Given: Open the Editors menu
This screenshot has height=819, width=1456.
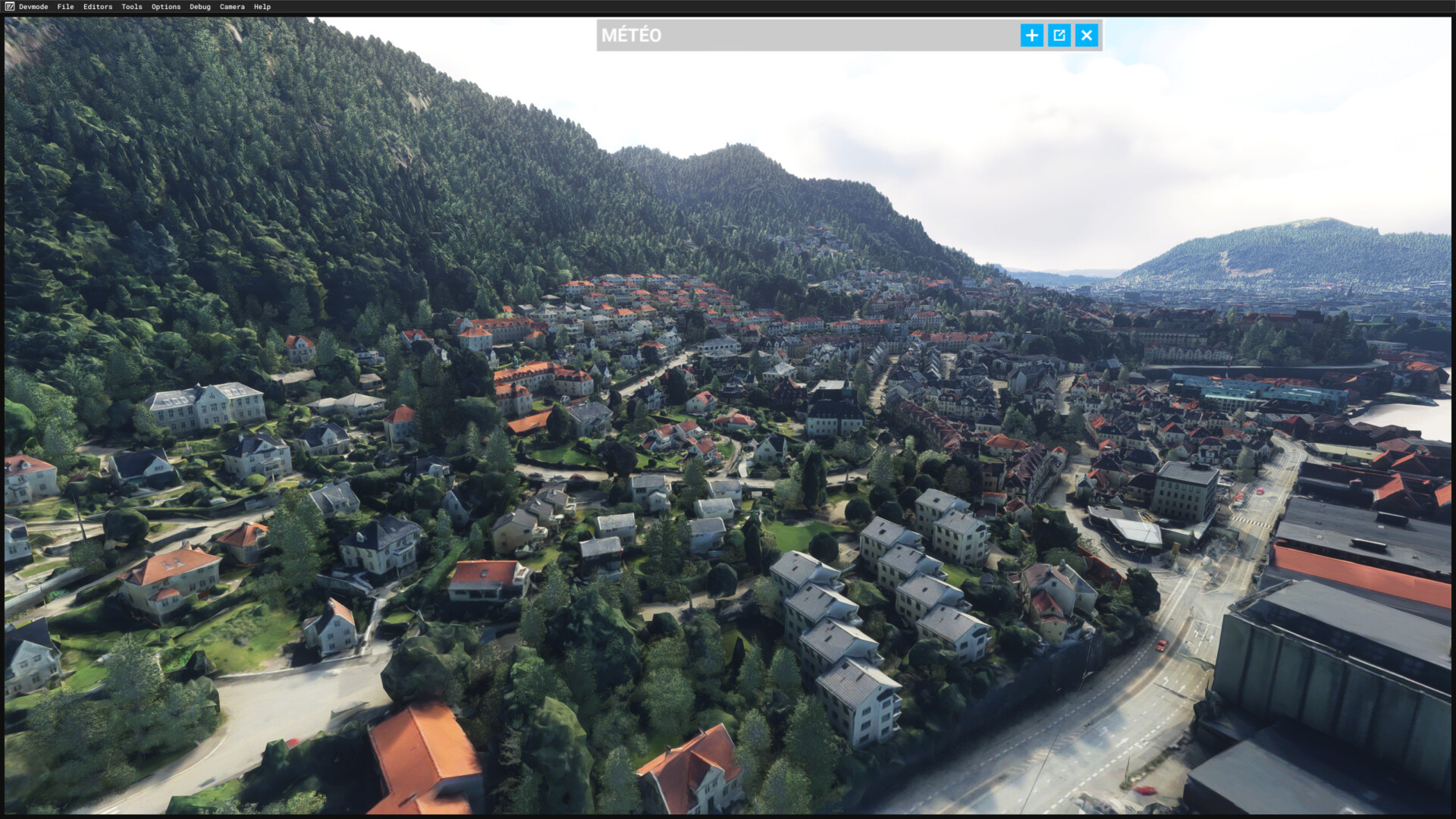Looking at the screenshot, I should (x=98, y=7).
